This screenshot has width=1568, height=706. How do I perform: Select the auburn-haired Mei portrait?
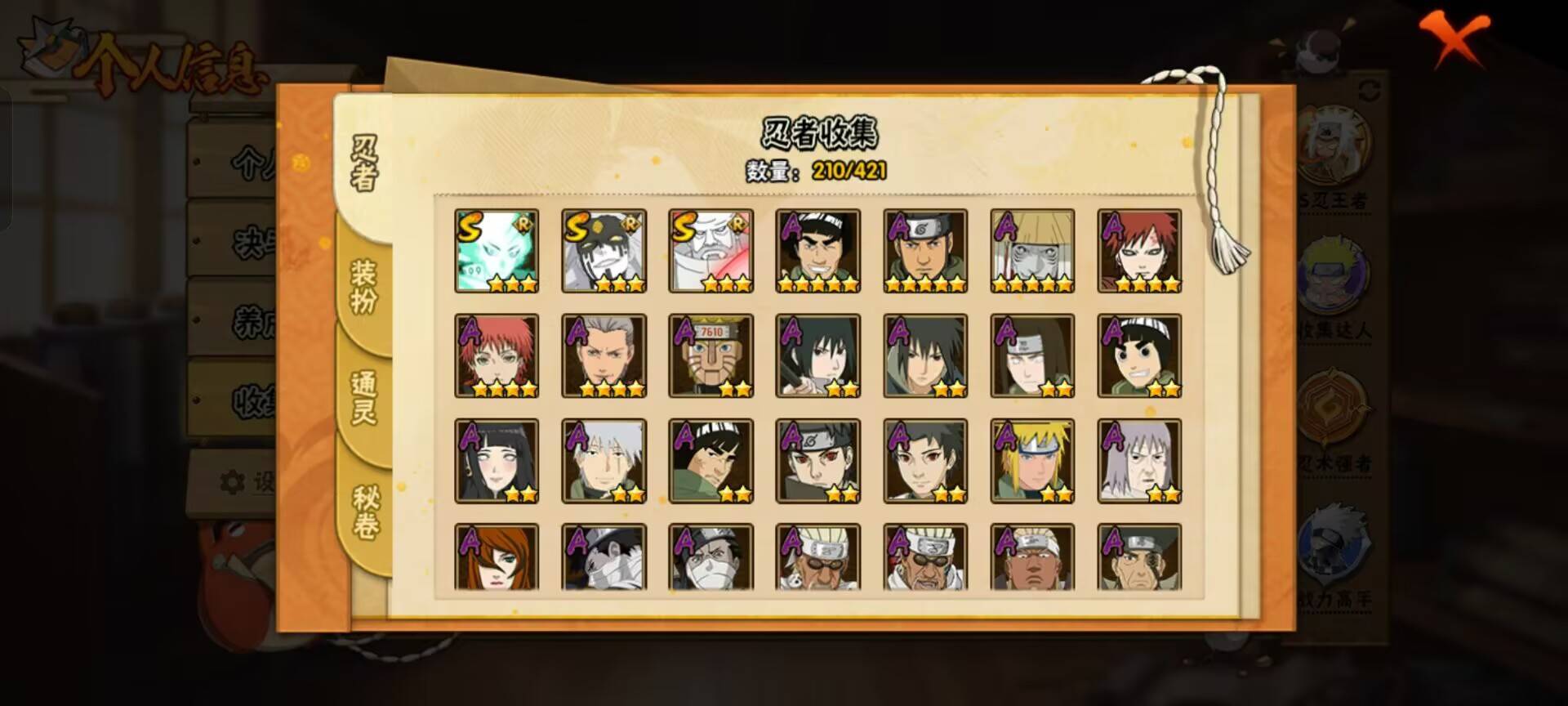[497, 557]
